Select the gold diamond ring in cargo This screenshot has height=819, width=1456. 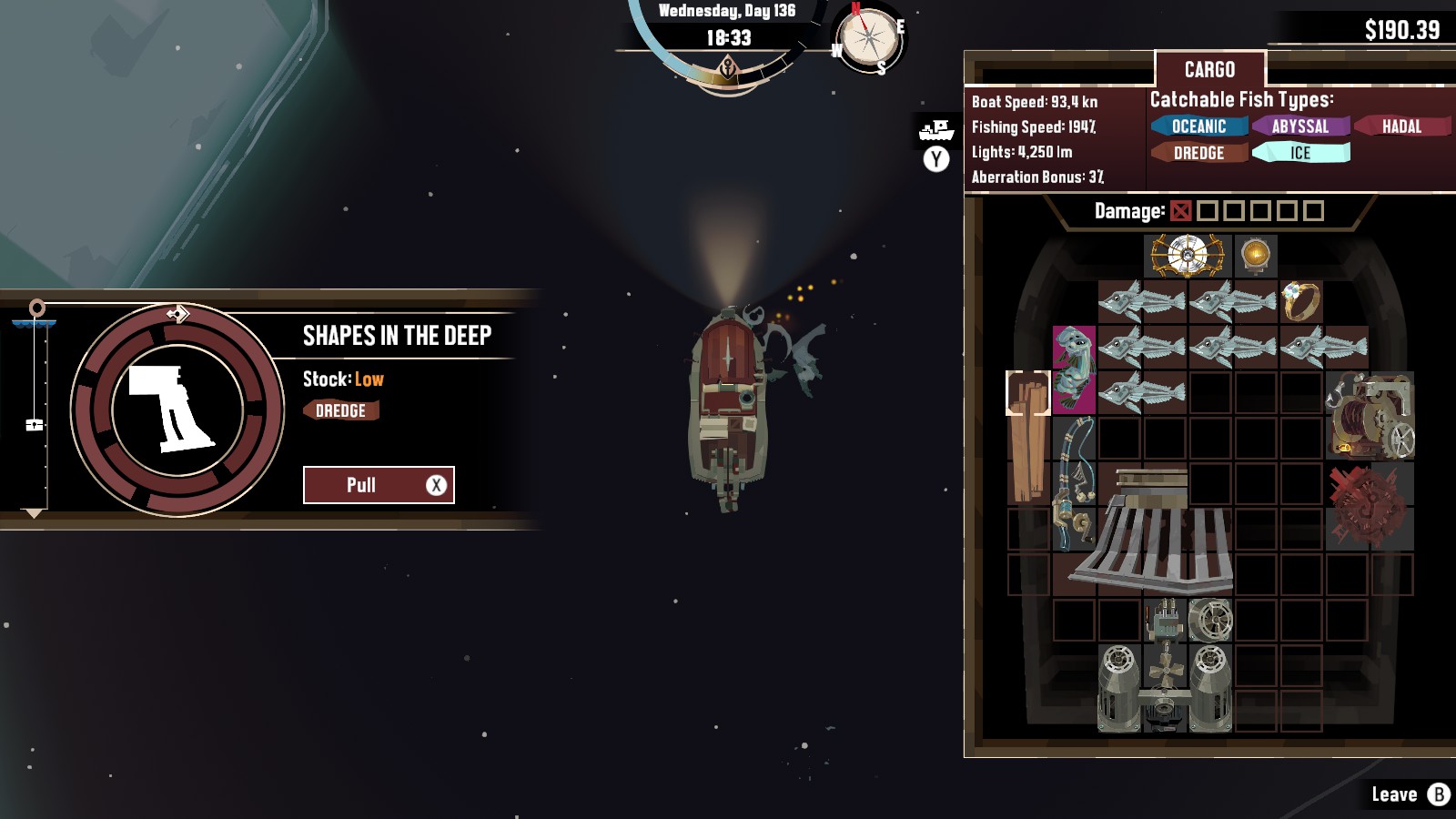pos(1300,301)
